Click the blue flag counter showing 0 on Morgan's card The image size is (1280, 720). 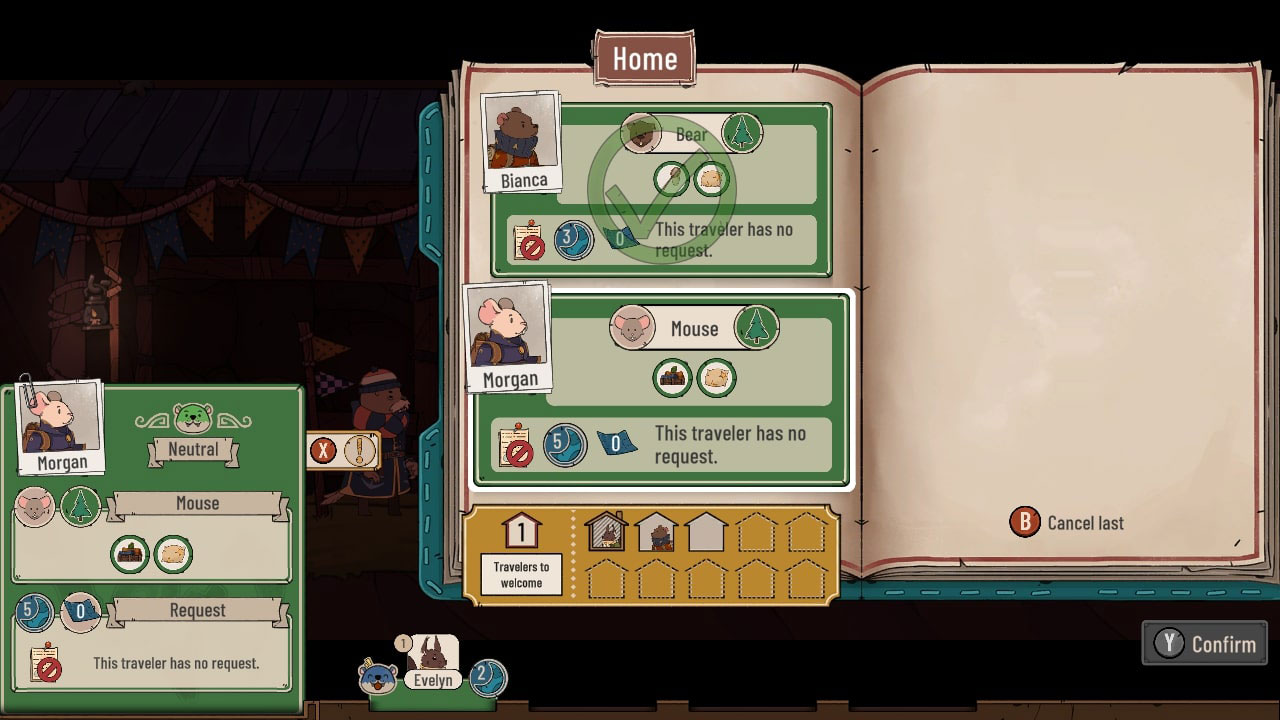616,444
